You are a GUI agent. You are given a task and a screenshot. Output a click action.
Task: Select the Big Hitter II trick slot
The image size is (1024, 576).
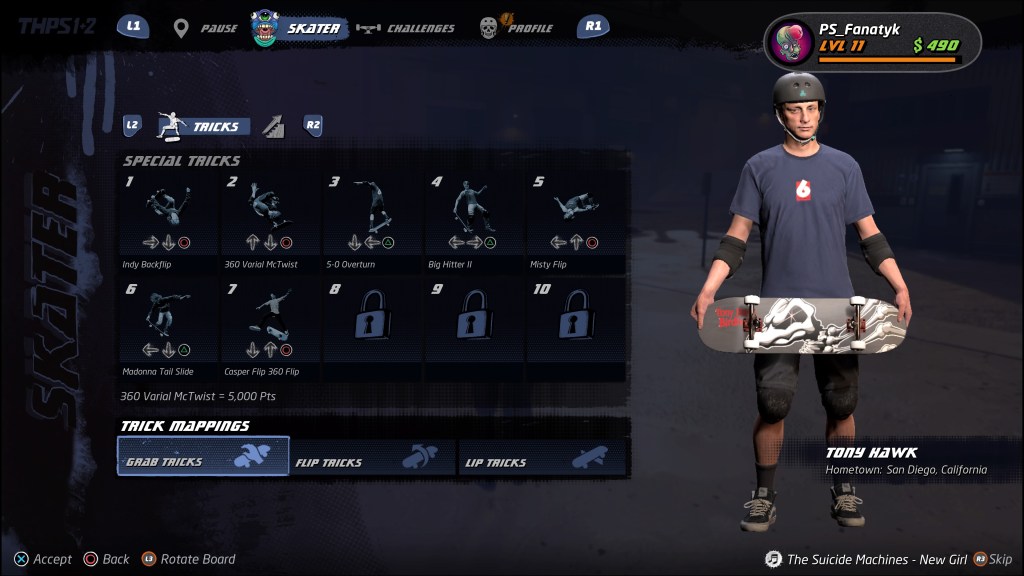(x=474, y=220)
